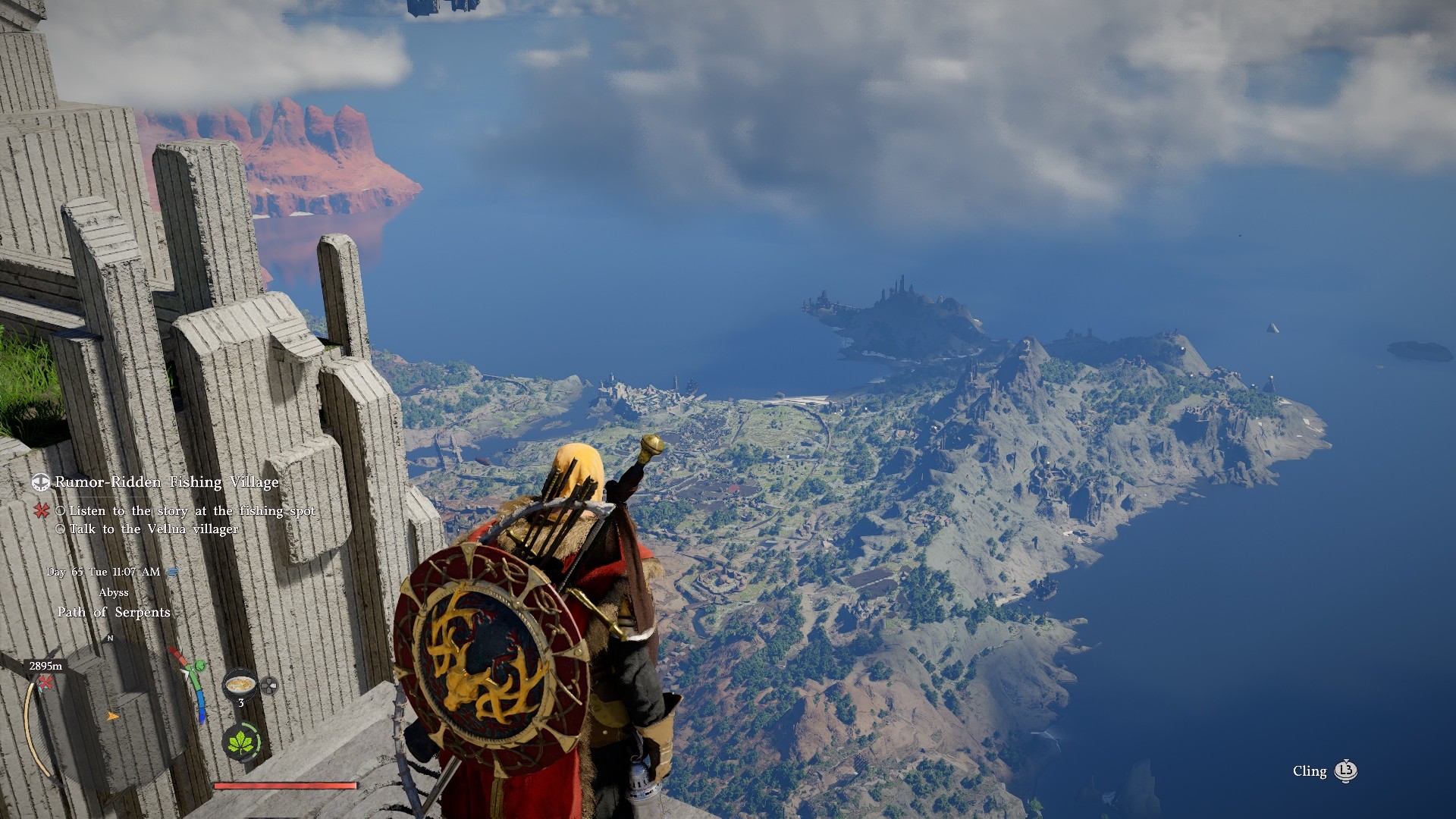The width and height of the screenshot is (1456, 819).
Task: Click the North indicator on the compass
Action: pyautogui.click(x=110, y=638)
